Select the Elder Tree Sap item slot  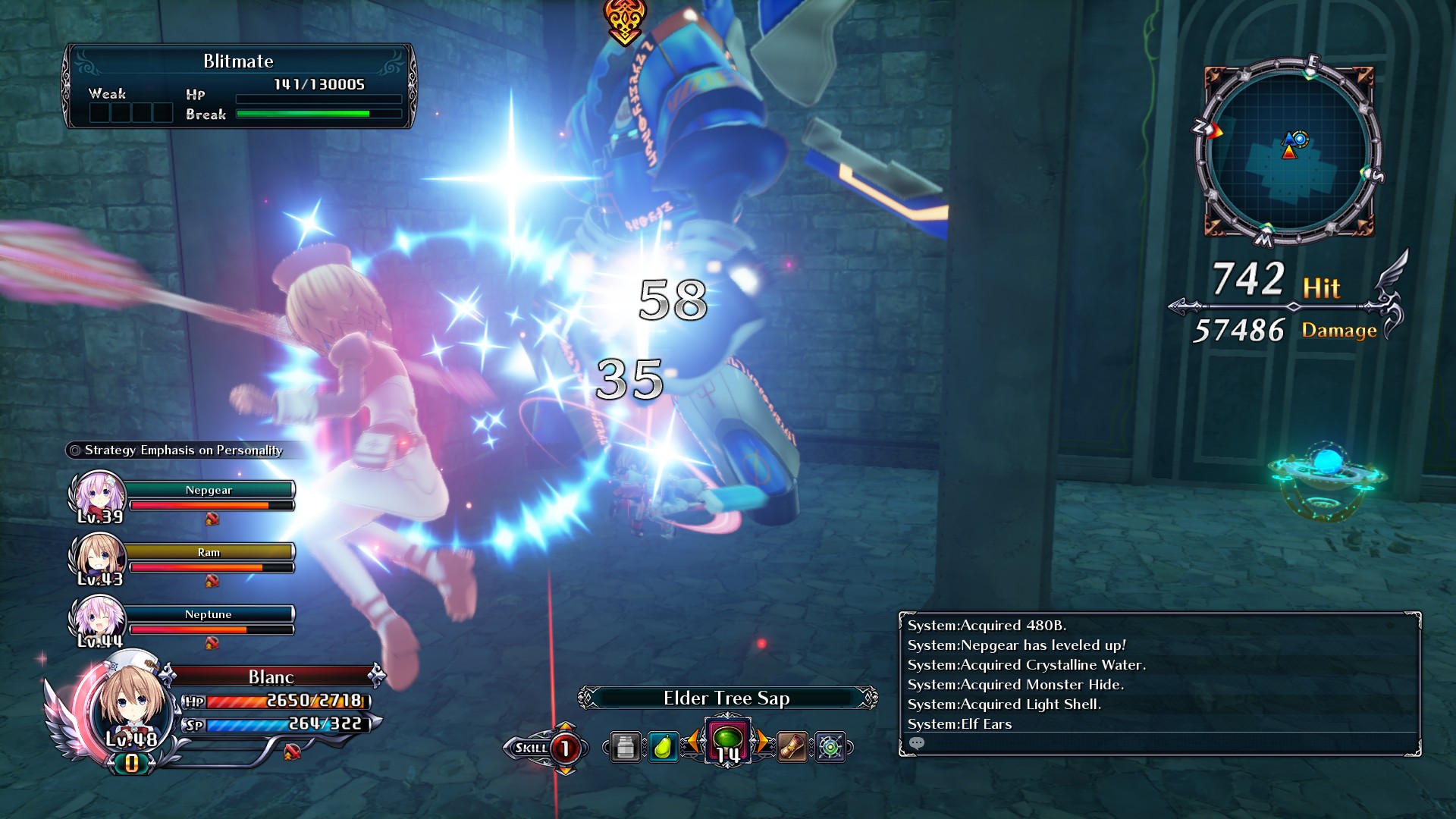coord(727,741)
